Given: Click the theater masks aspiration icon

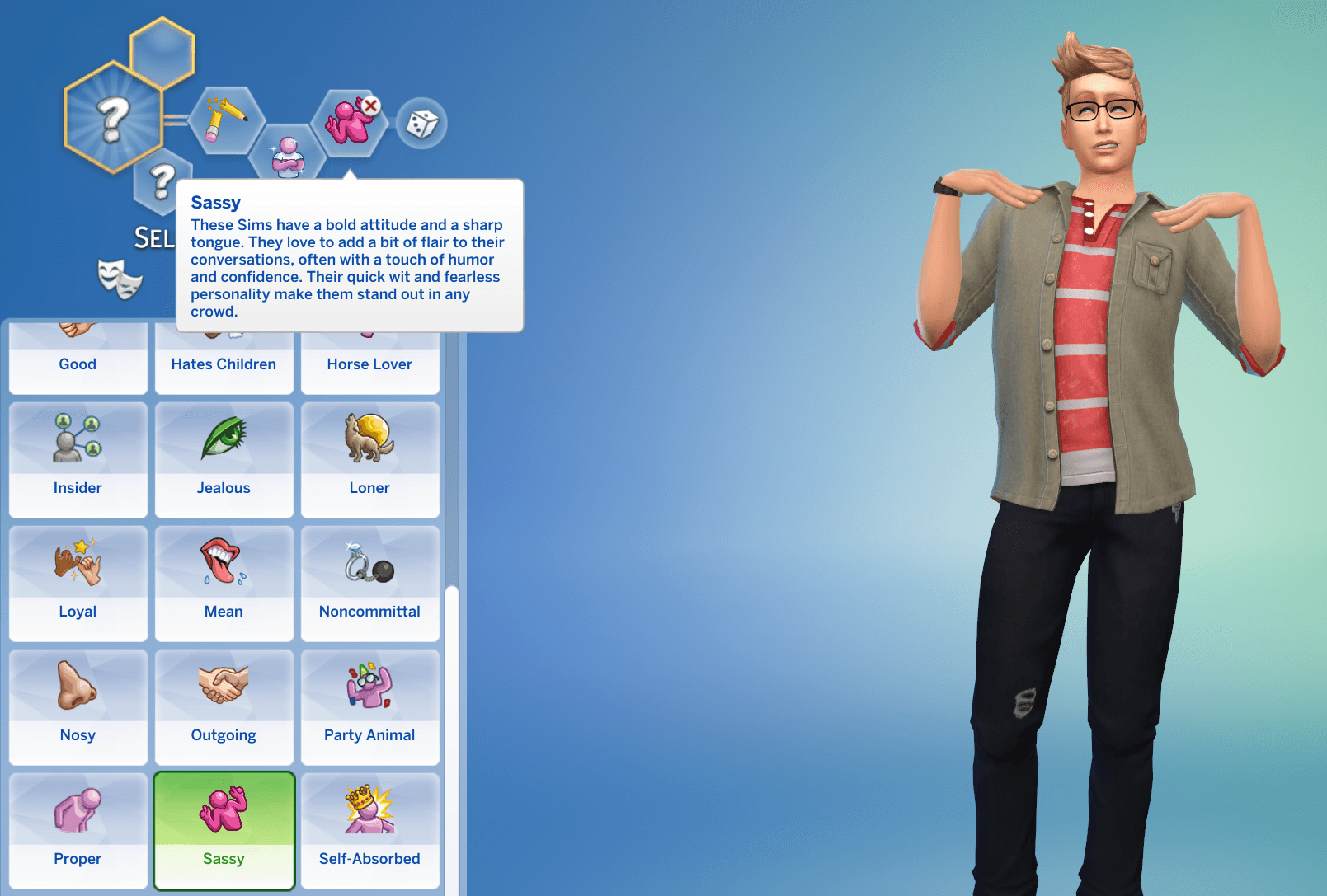Looking at the screenshot, I should pos(118,280).
